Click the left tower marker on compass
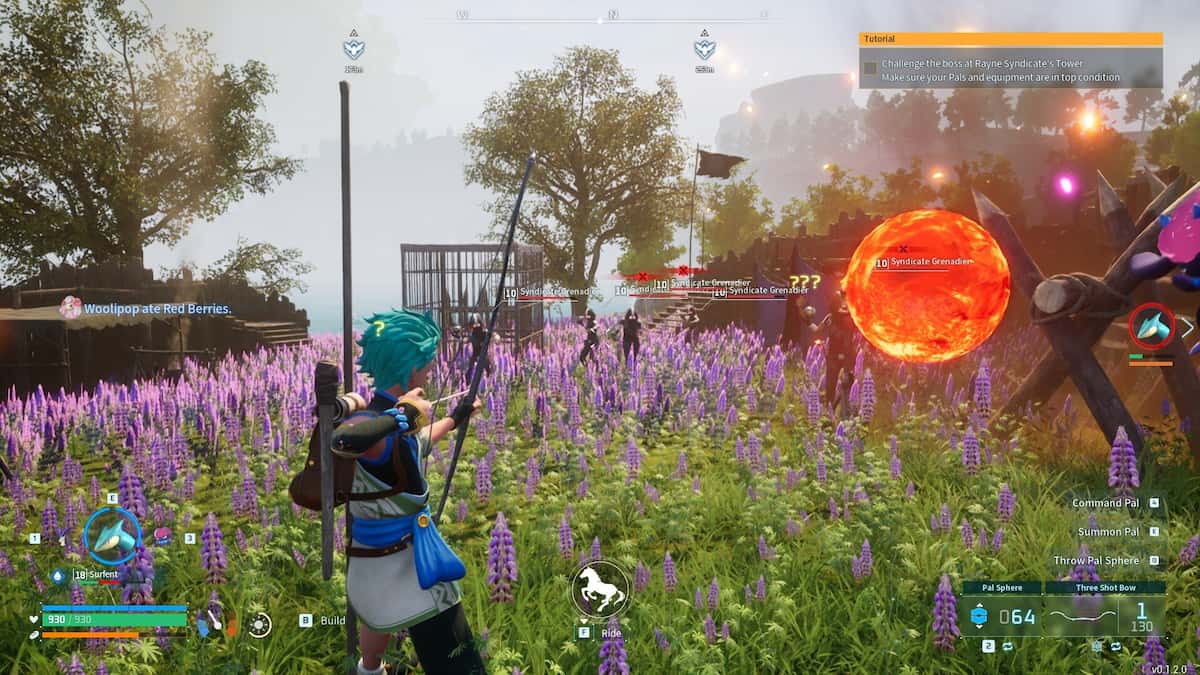Image resolution: width=1200 pixels, height=675 pixels. (x=353, y=47)
